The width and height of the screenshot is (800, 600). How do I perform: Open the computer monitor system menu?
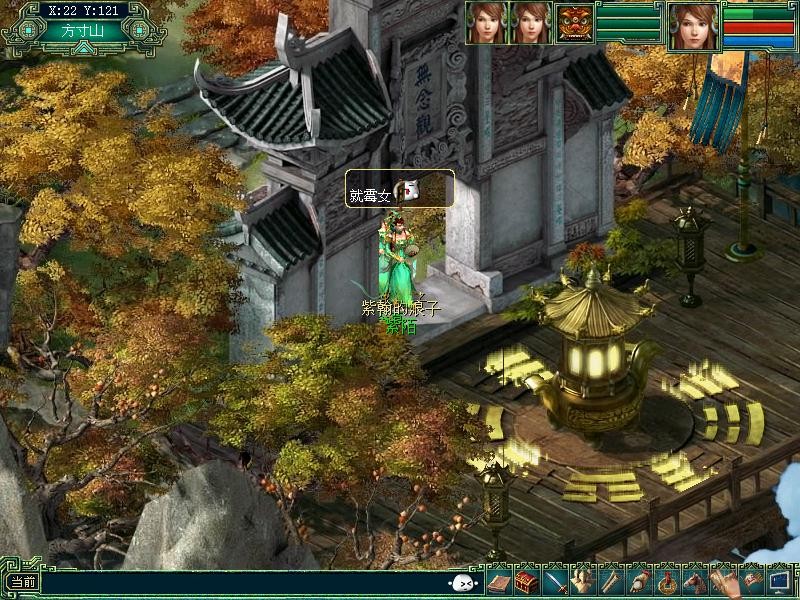778,580
